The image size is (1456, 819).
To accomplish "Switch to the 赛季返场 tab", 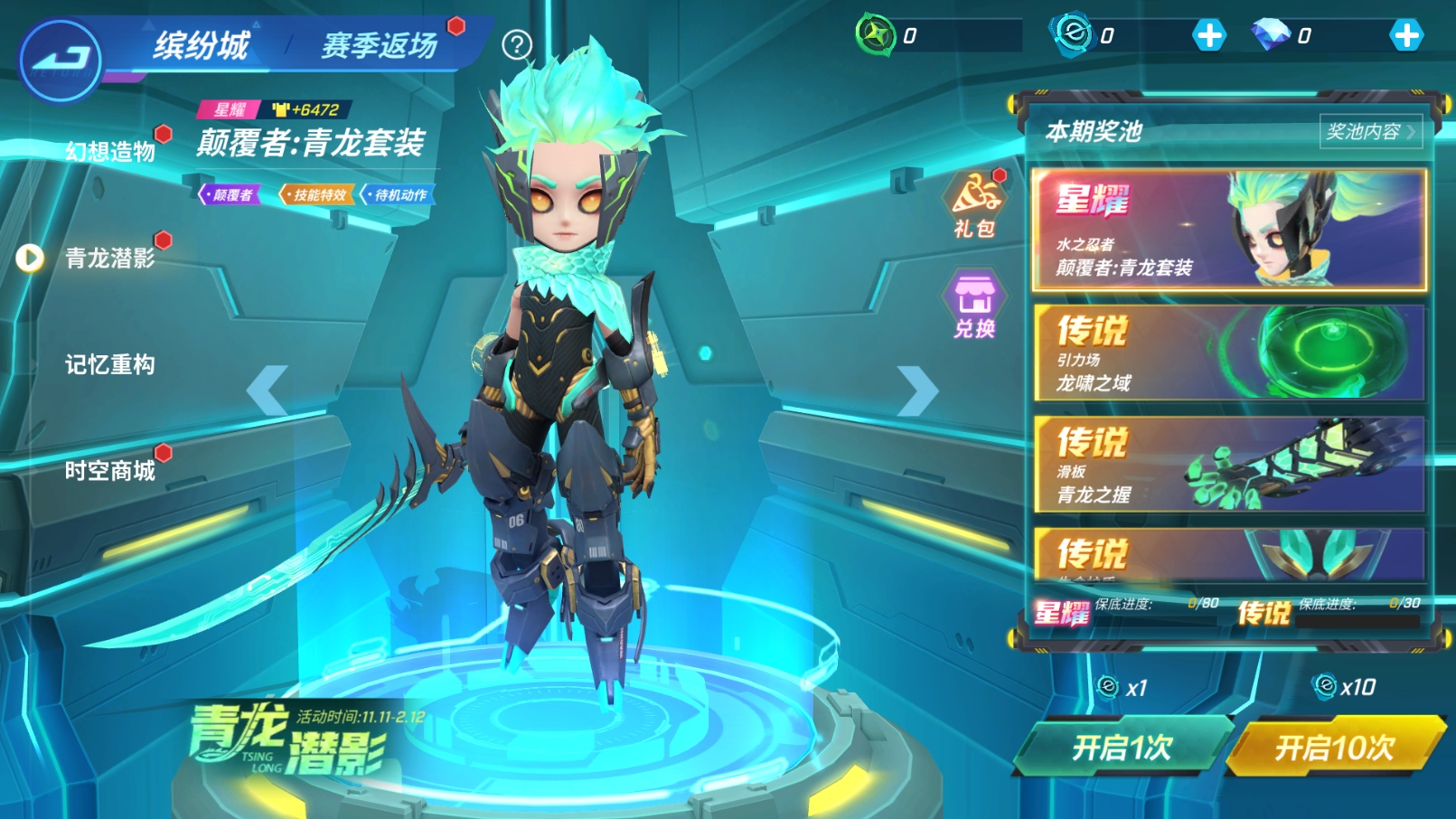I will [380, 44].
